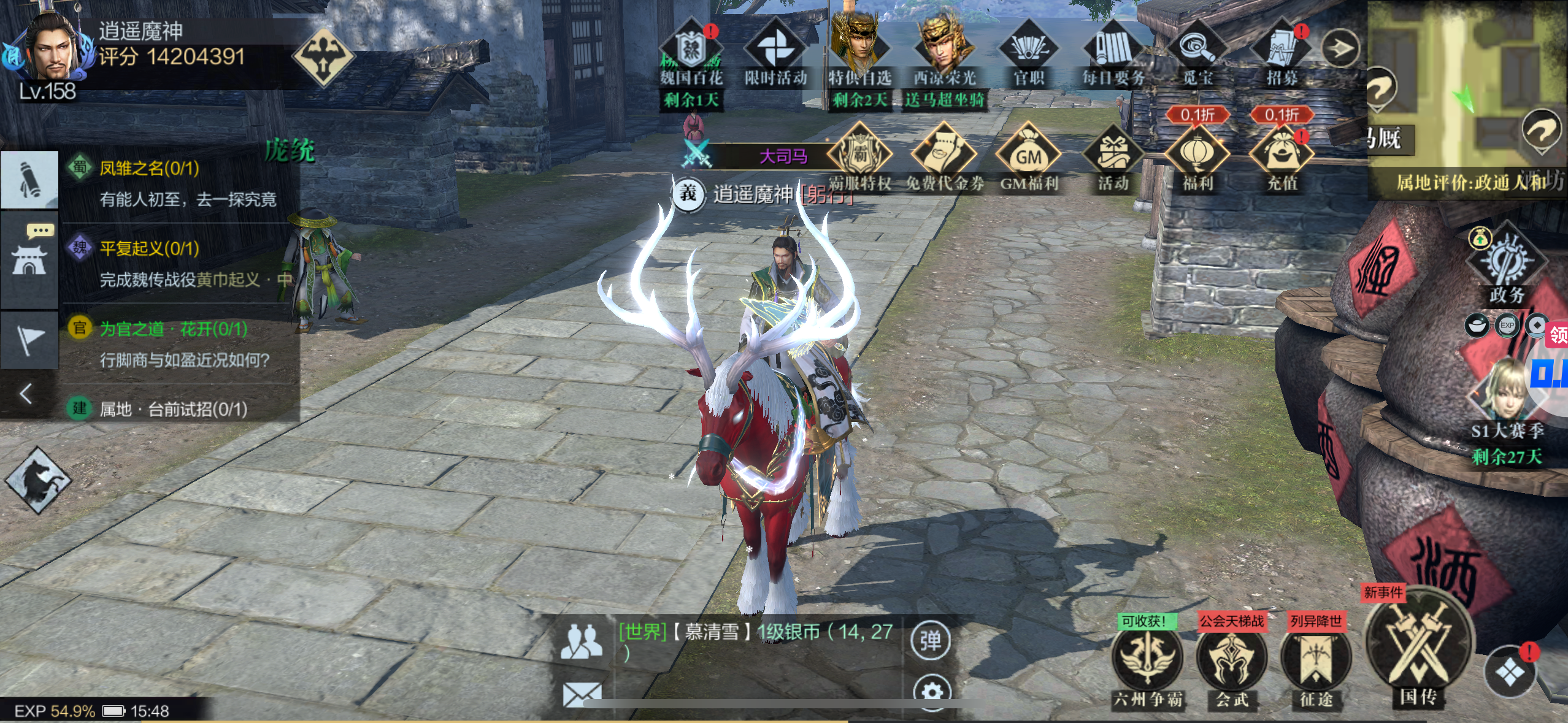Open the 福利 lantern welfare icon

[x=1197, y=158]
